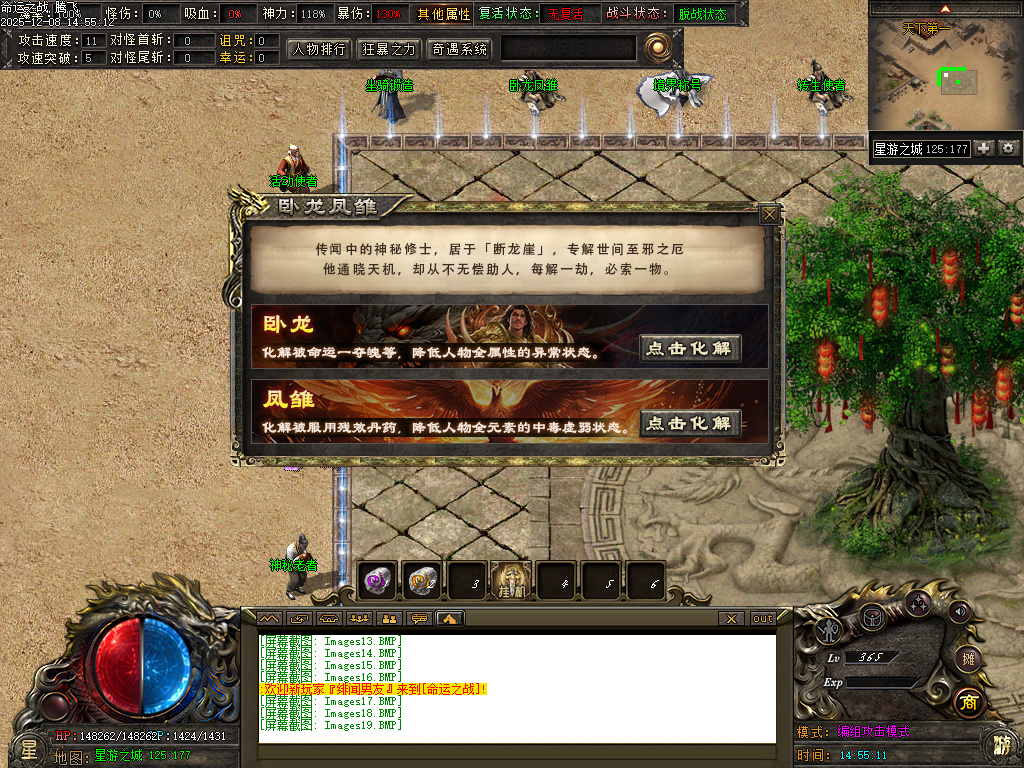The image size is (1024, 768).
Task: Toggle the sound speaker icon
Action: pyautogui.click(x=960, y=610)
